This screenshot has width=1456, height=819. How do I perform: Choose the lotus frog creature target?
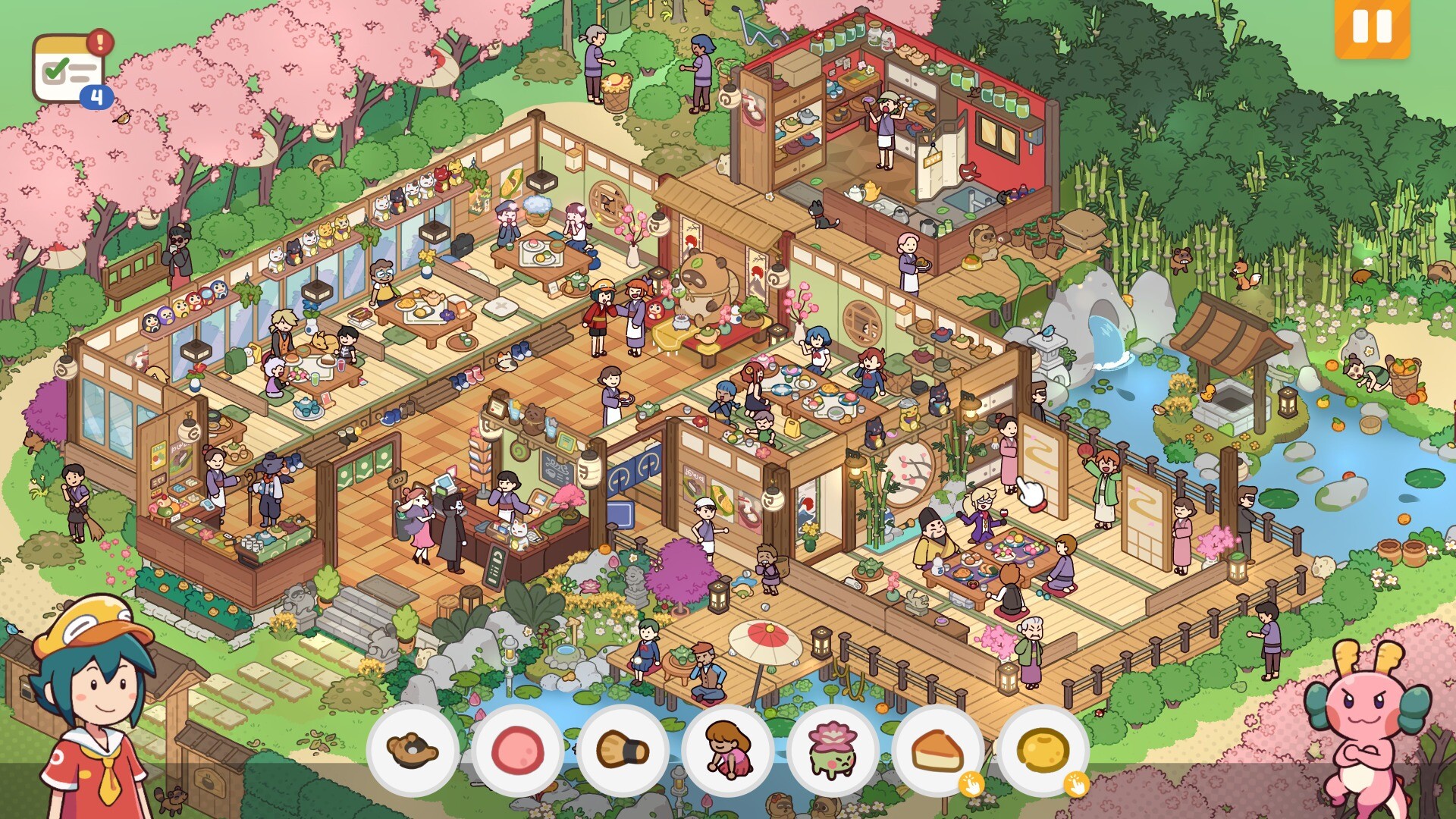pyautogui.click(x=833, y=750)
